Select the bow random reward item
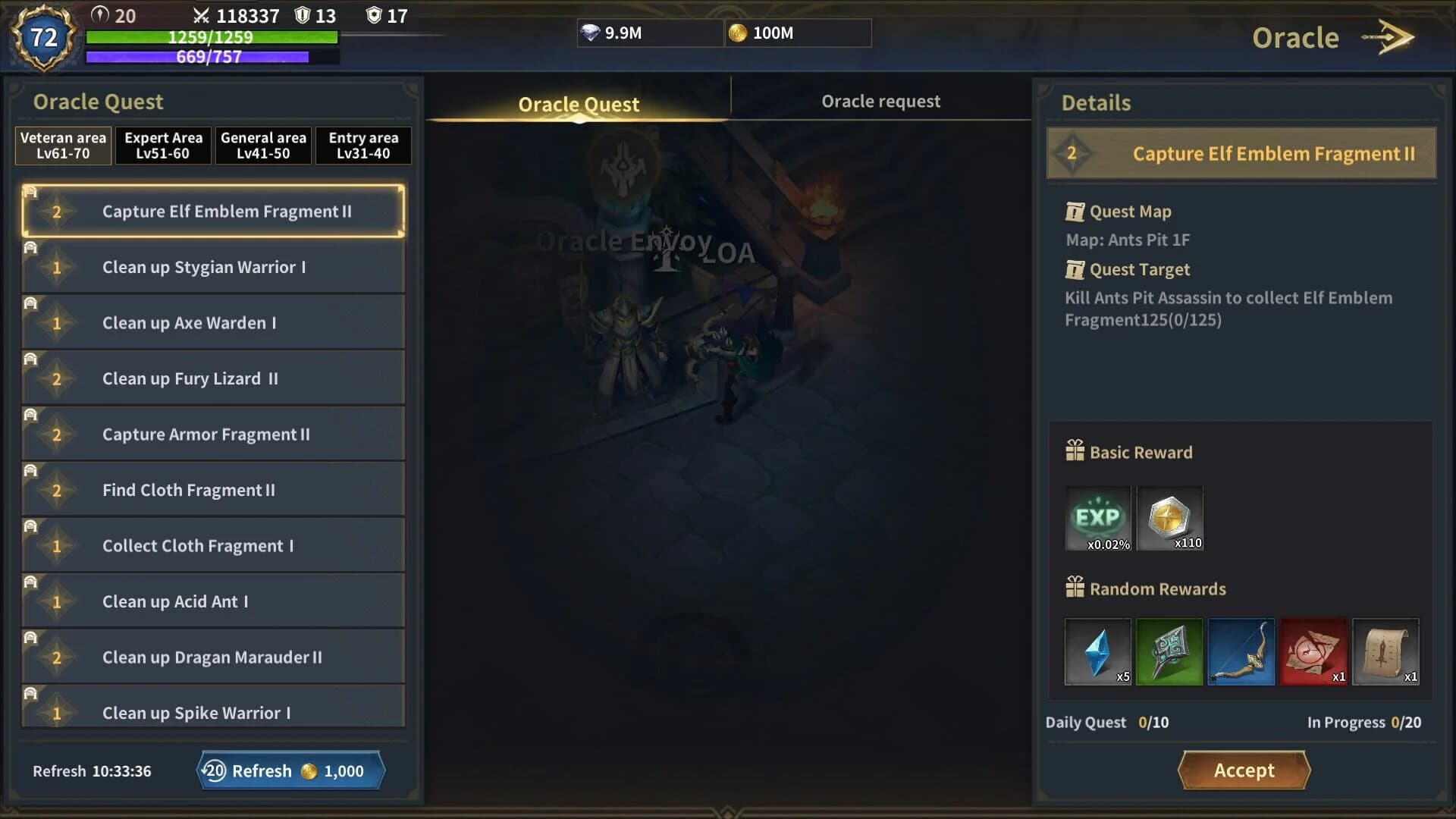1456x819 pixels. (1241, 651)
